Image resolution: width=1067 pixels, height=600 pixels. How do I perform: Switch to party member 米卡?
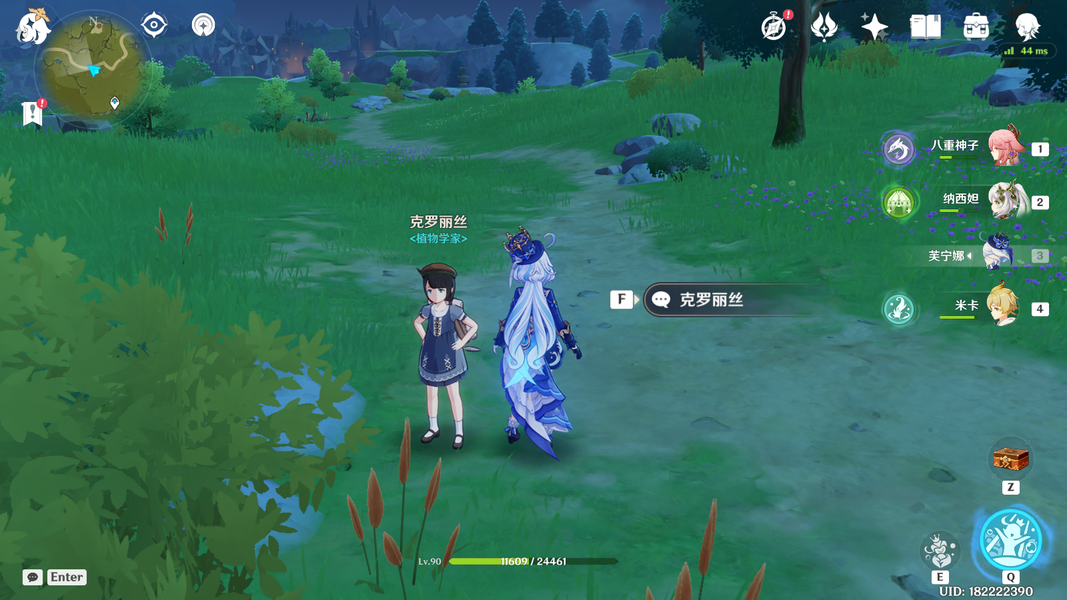(1003, 307)
